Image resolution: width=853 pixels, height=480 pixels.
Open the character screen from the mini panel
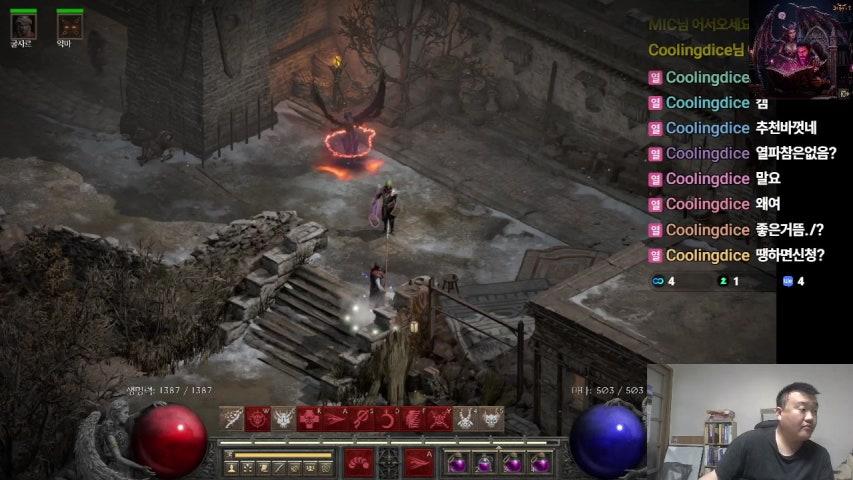pyautogui.click(x=232, y=467)
